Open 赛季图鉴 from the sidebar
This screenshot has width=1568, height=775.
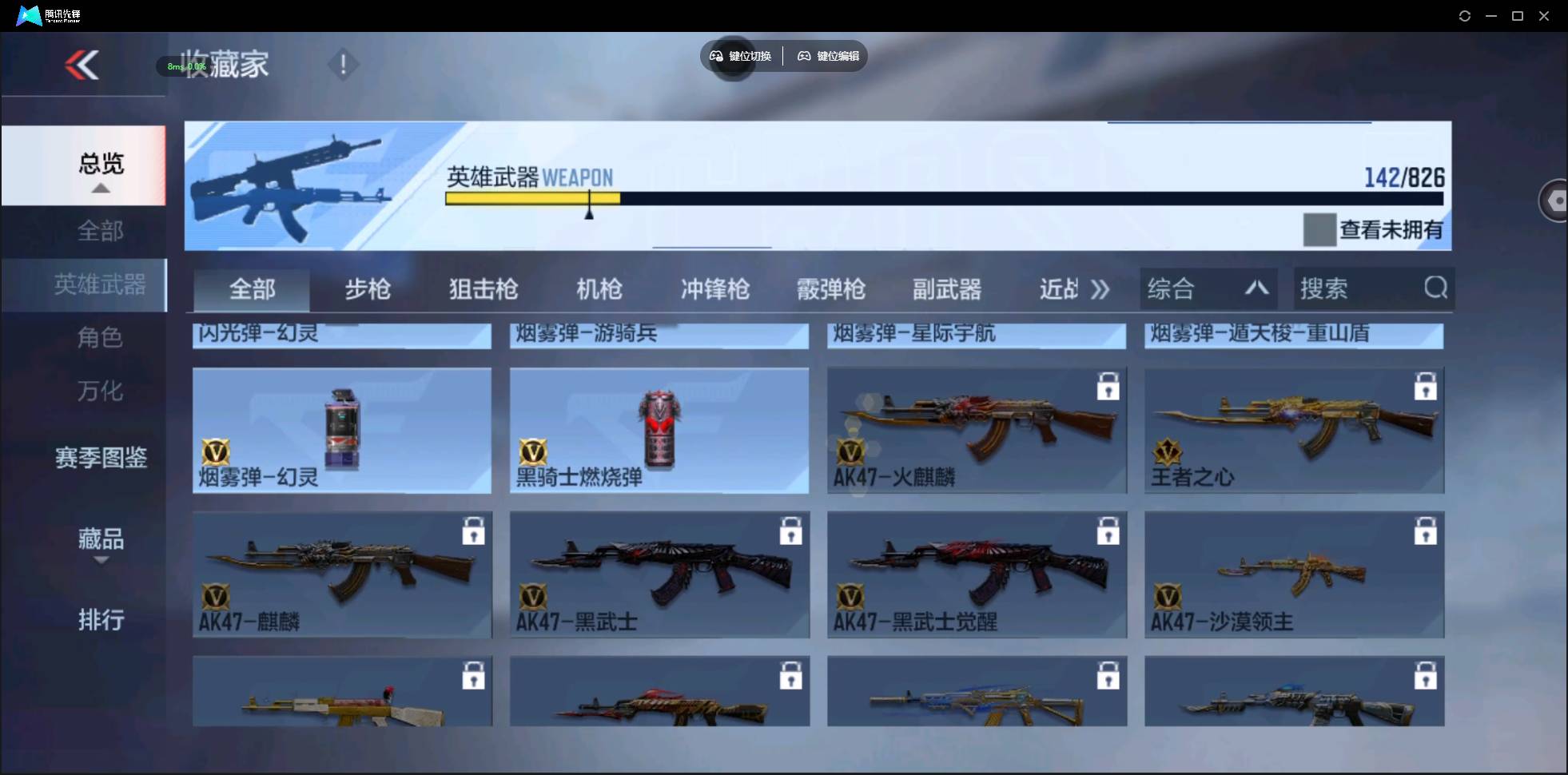(101, 458)
